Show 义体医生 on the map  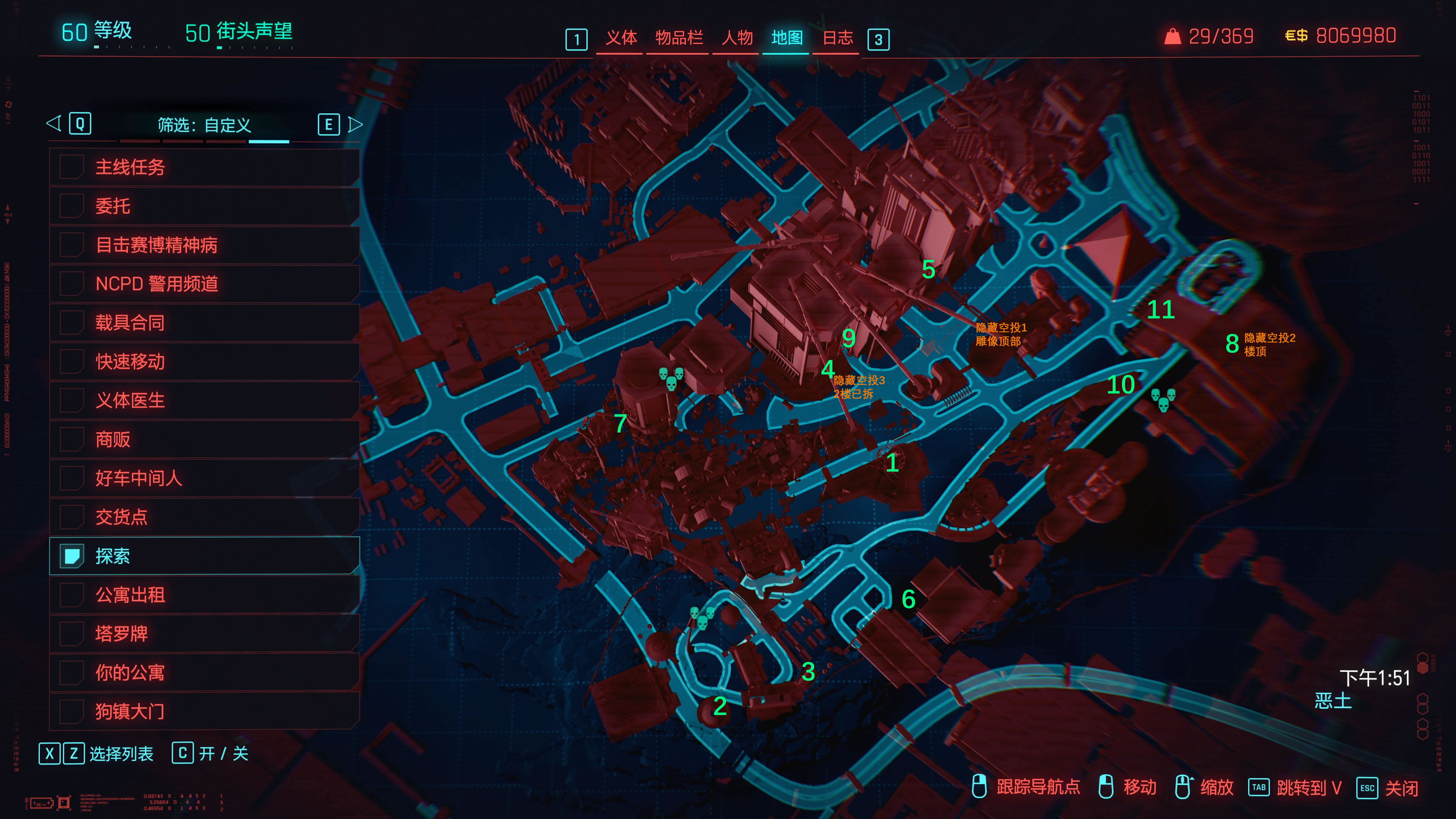point(72,401)
